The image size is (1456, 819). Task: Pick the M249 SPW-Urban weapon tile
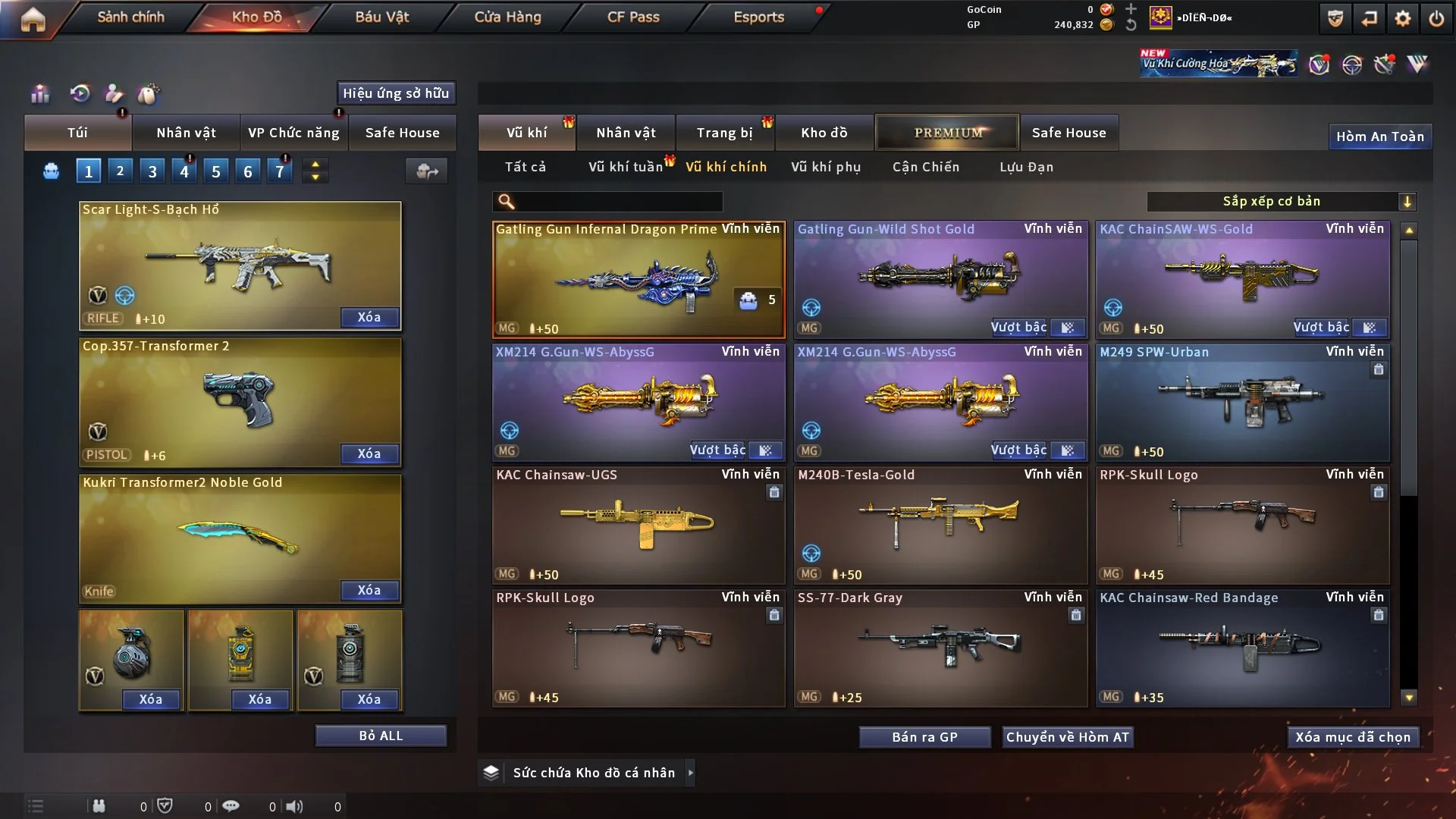pyautogui.click(x=1242, y=402)
